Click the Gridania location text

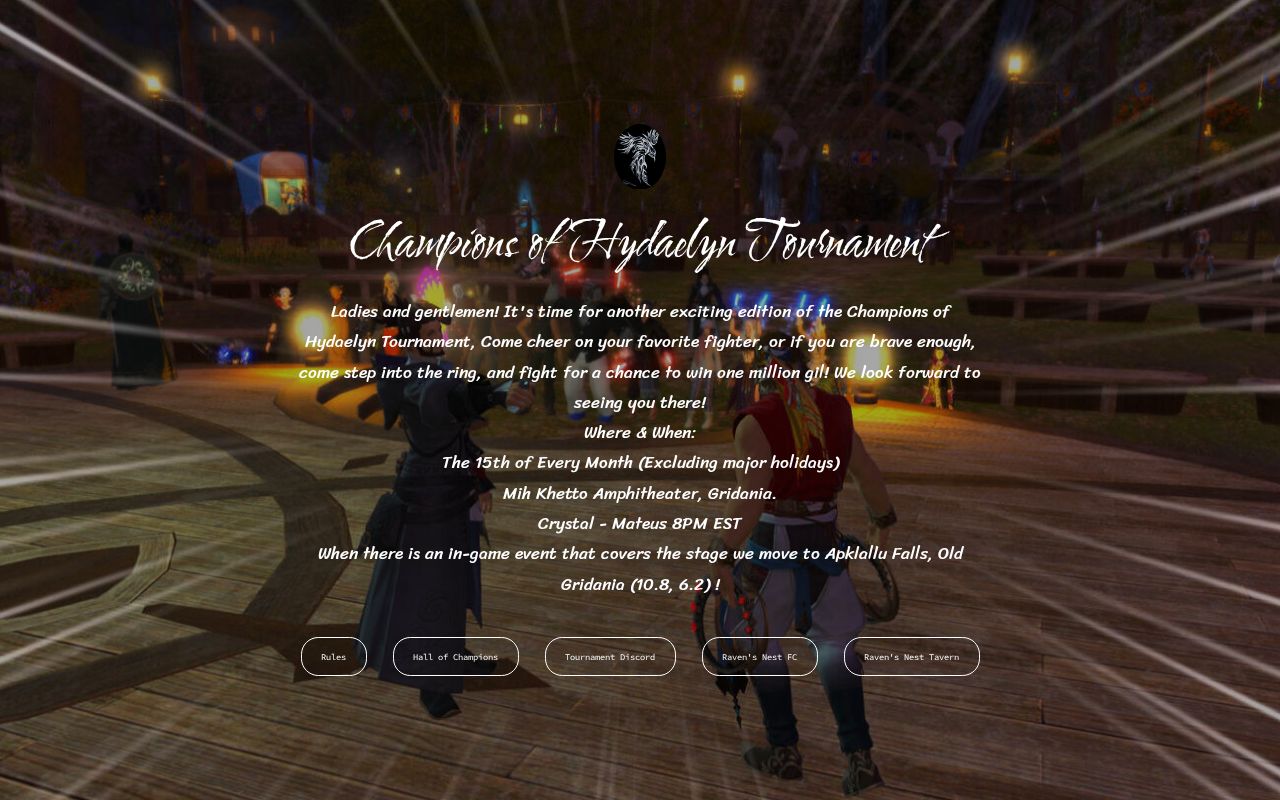(x=641, y=493)
